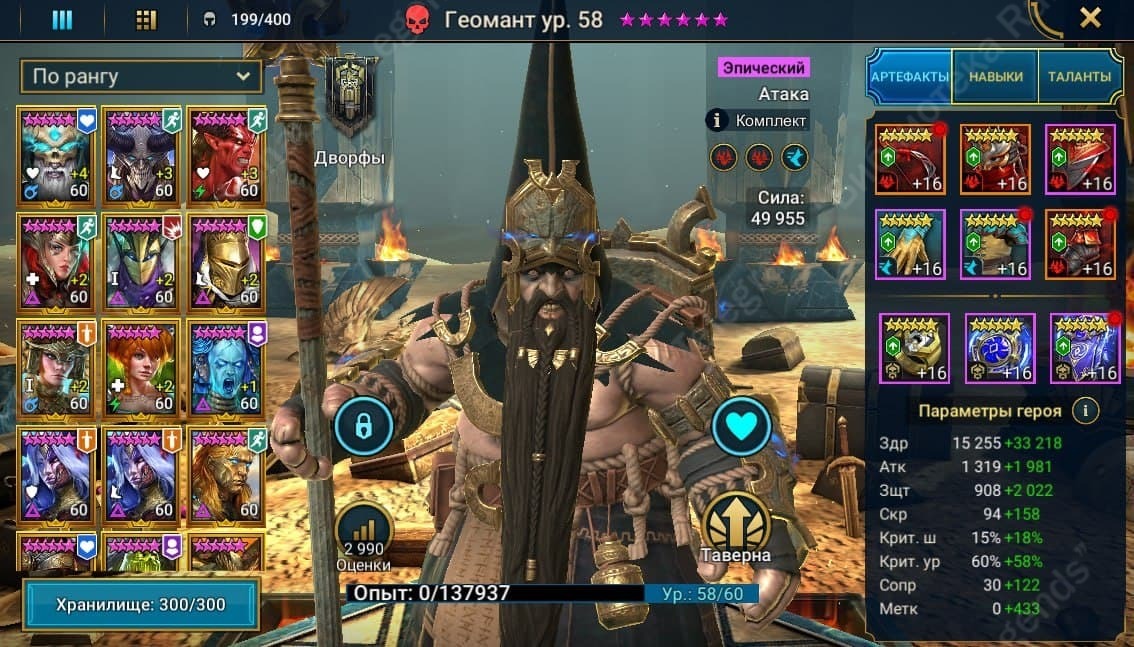This screenshot has height=647, width=1134.
Task: Switch to the Навыки tab
Action: point(995,77)
